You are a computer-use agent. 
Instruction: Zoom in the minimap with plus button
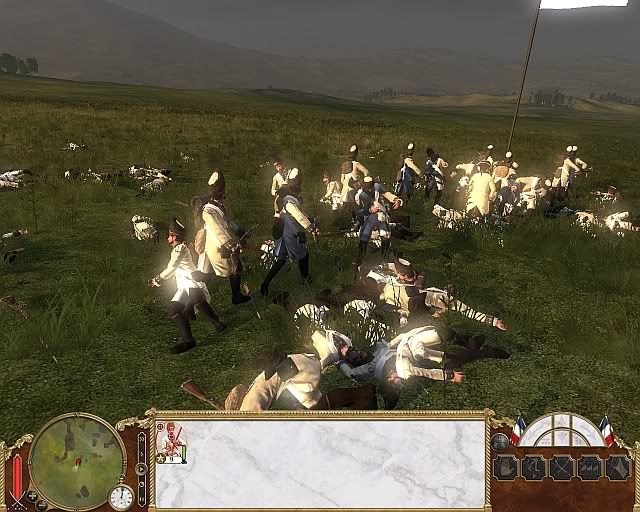30,493
